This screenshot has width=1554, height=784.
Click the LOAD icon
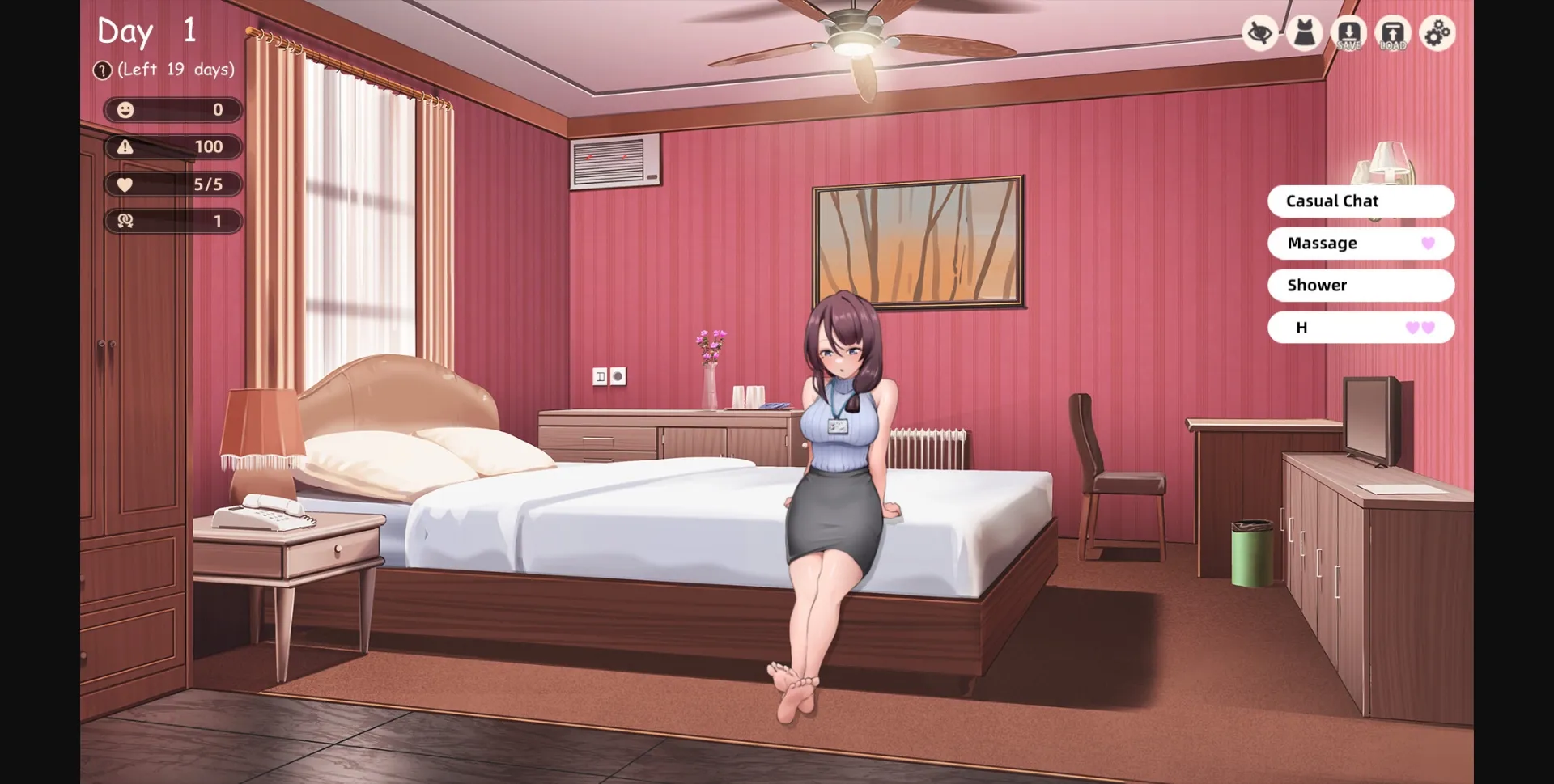point(1393,33)
